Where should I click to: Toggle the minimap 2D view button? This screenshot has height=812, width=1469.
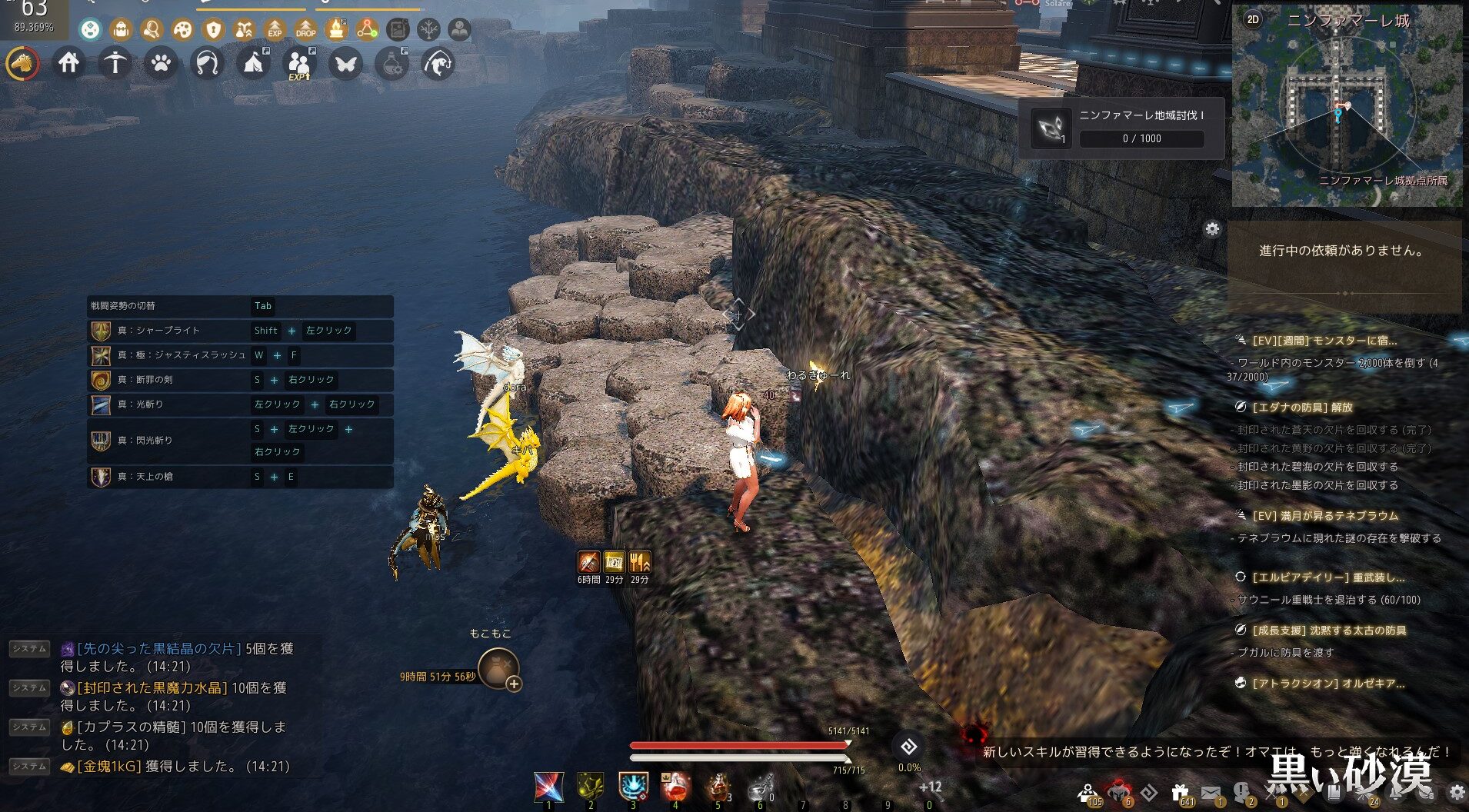click(x=1253, y=20)
